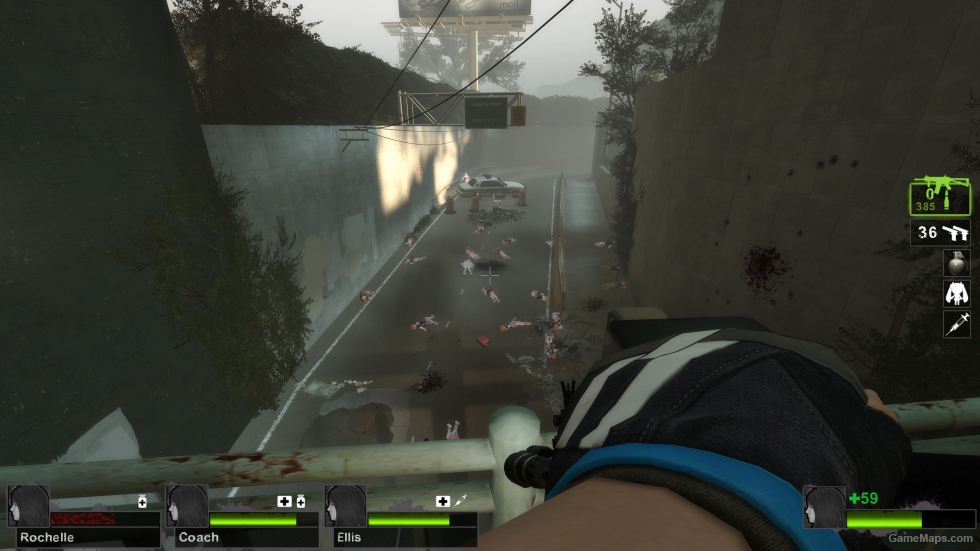
Task: Click Rochelle's teammate portrait
Action: tap(28, 506)
